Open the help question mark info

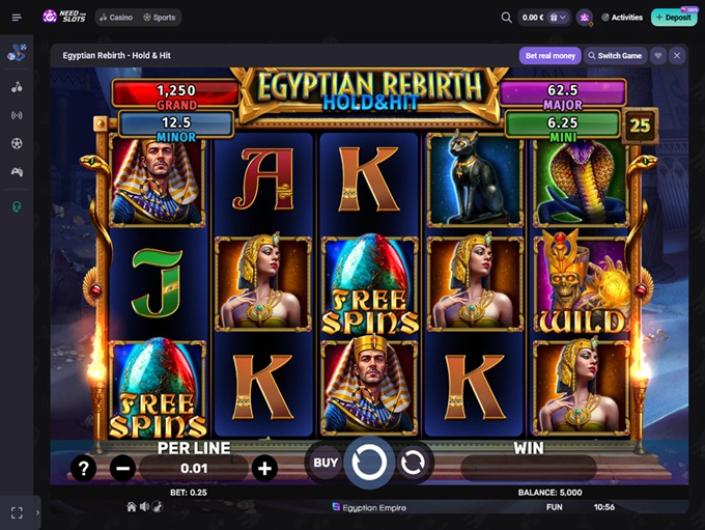83,467
